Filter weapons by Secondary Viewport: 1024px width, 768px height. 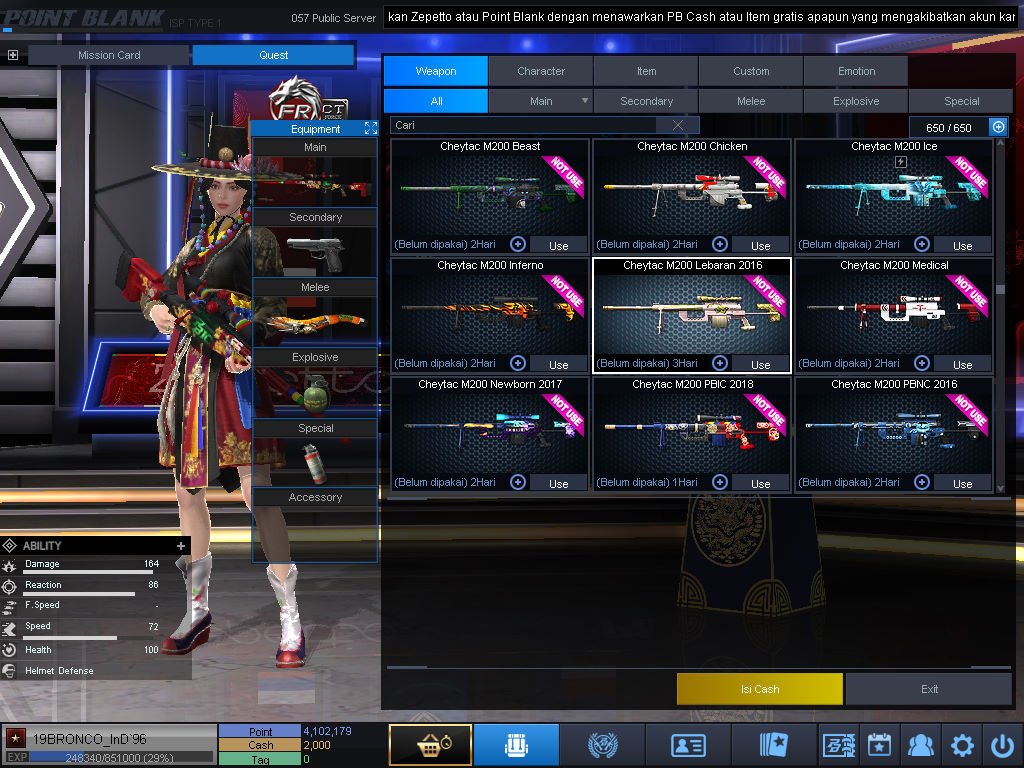point(646,101)
